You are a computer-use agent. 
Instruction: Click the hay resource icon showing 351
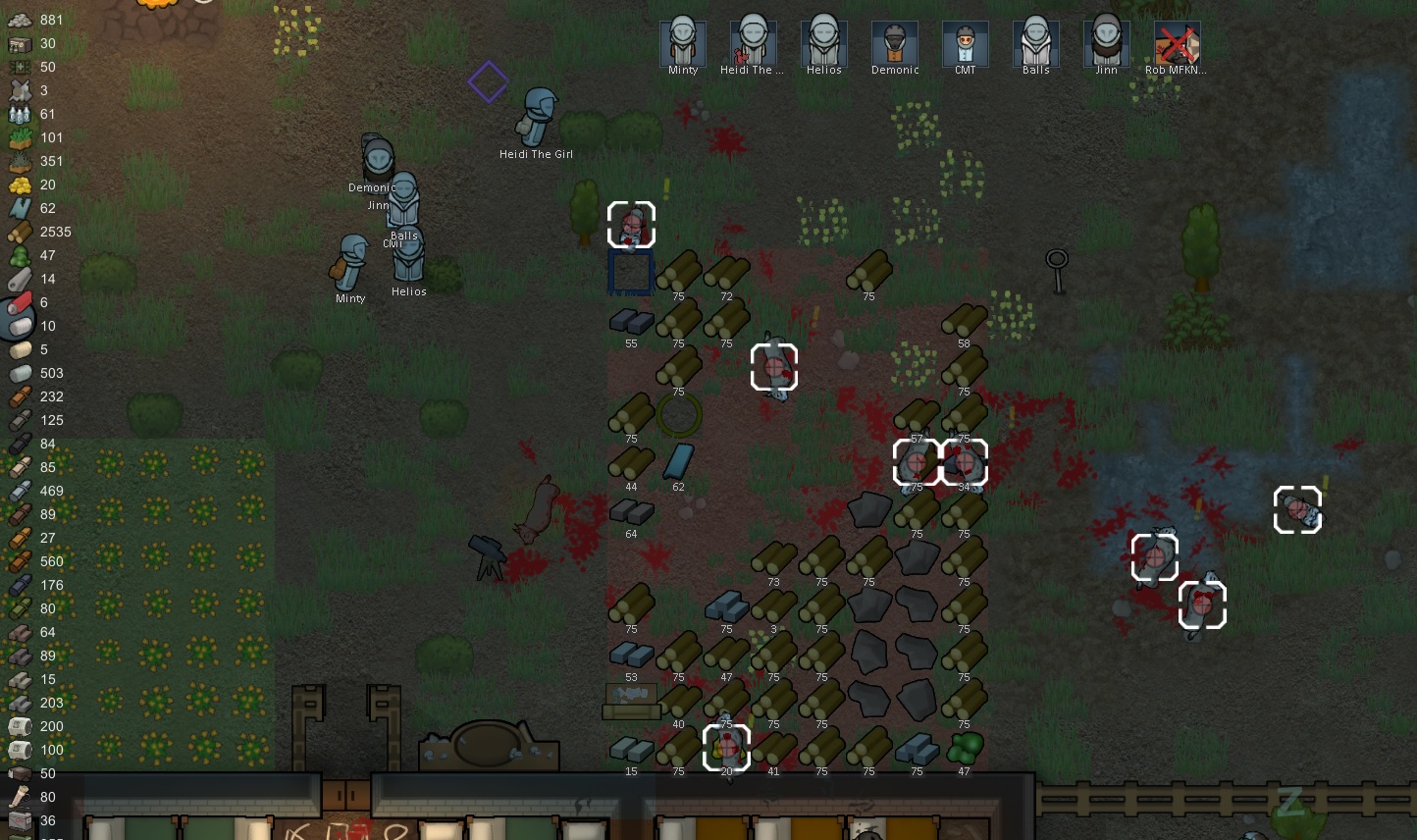click(x=18, y=161)
